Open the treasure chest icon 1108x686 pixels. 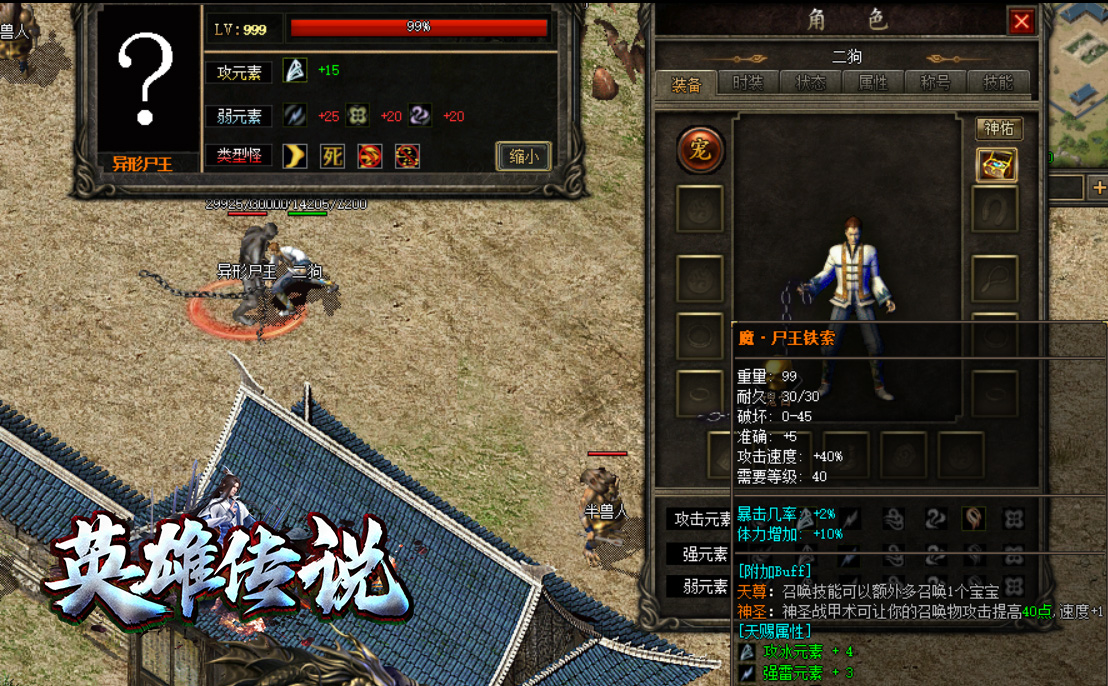[x=996, y=165]
